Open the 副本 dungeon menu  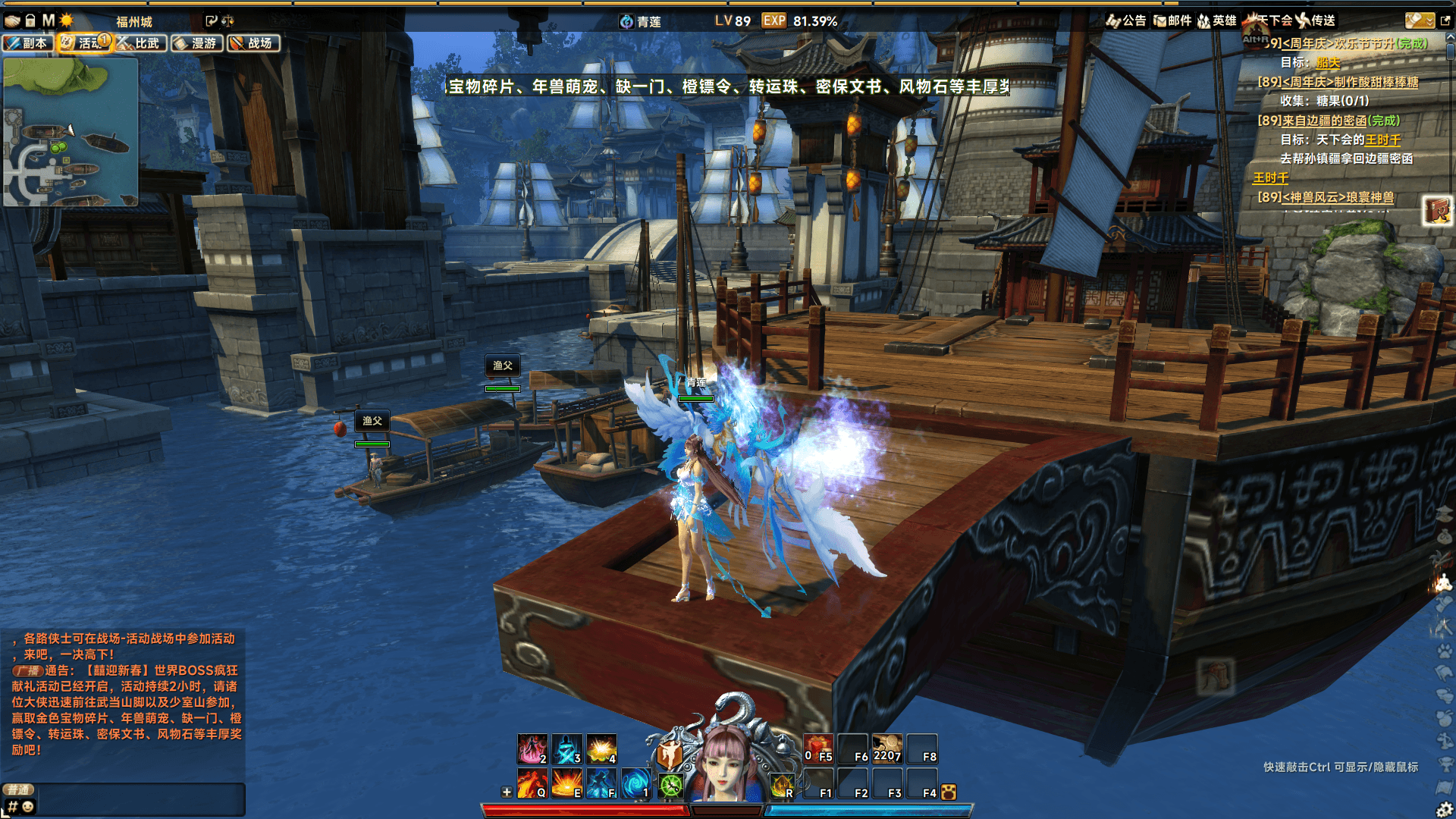pyautogui.click(x=28, y=43)
